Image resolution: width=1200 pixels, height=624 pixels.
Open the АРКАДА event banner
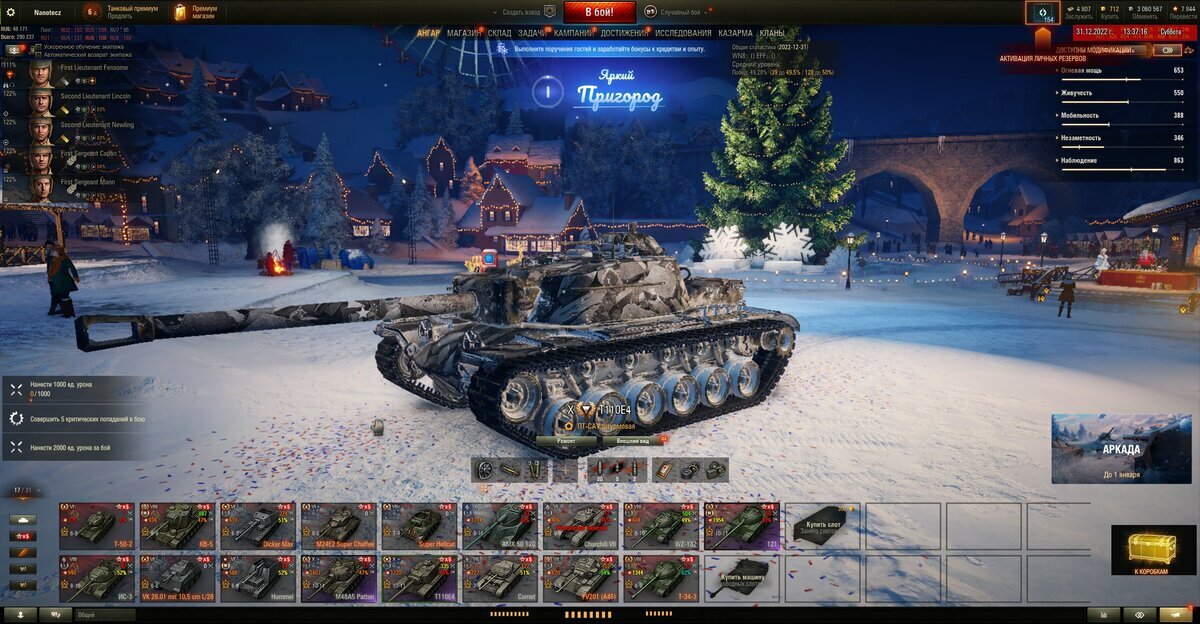click(1120, 448)
